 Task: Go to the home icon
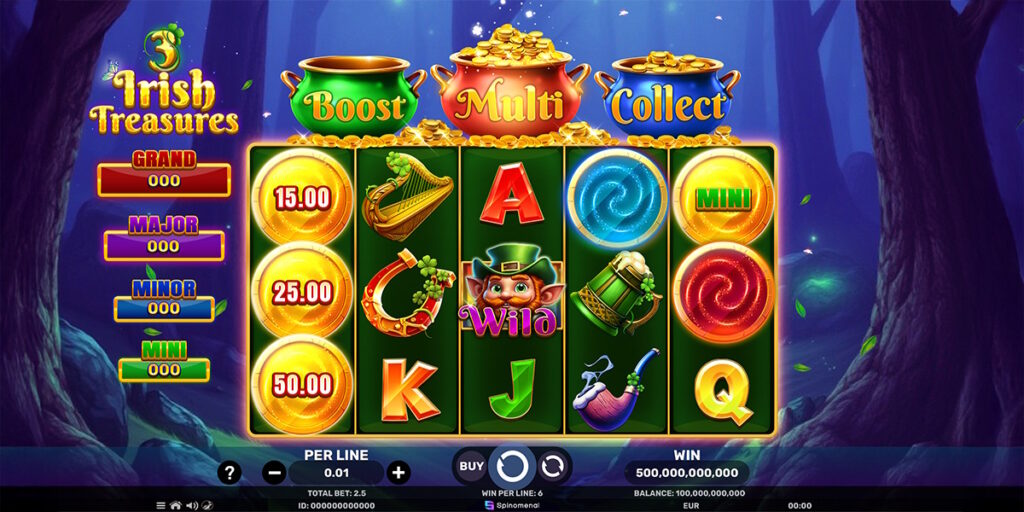(175, 505)
